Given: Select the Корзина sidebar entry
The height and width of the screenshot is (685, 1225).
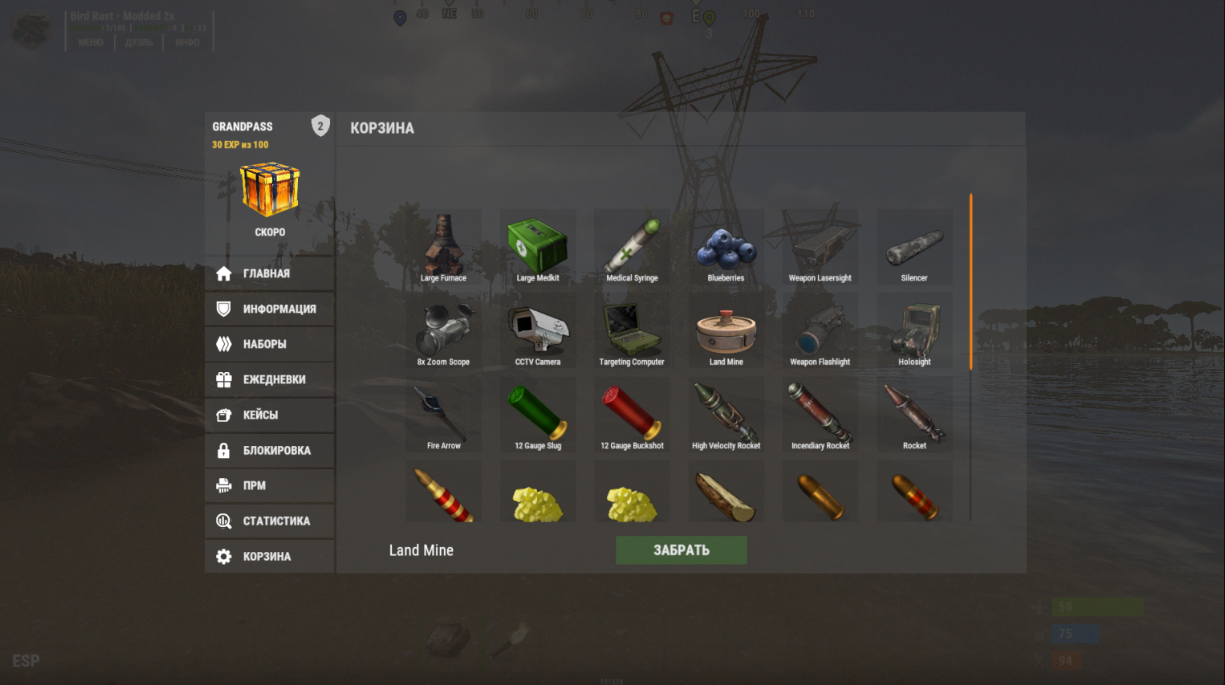Looking at the screenshot, I should tap(270, 556).
